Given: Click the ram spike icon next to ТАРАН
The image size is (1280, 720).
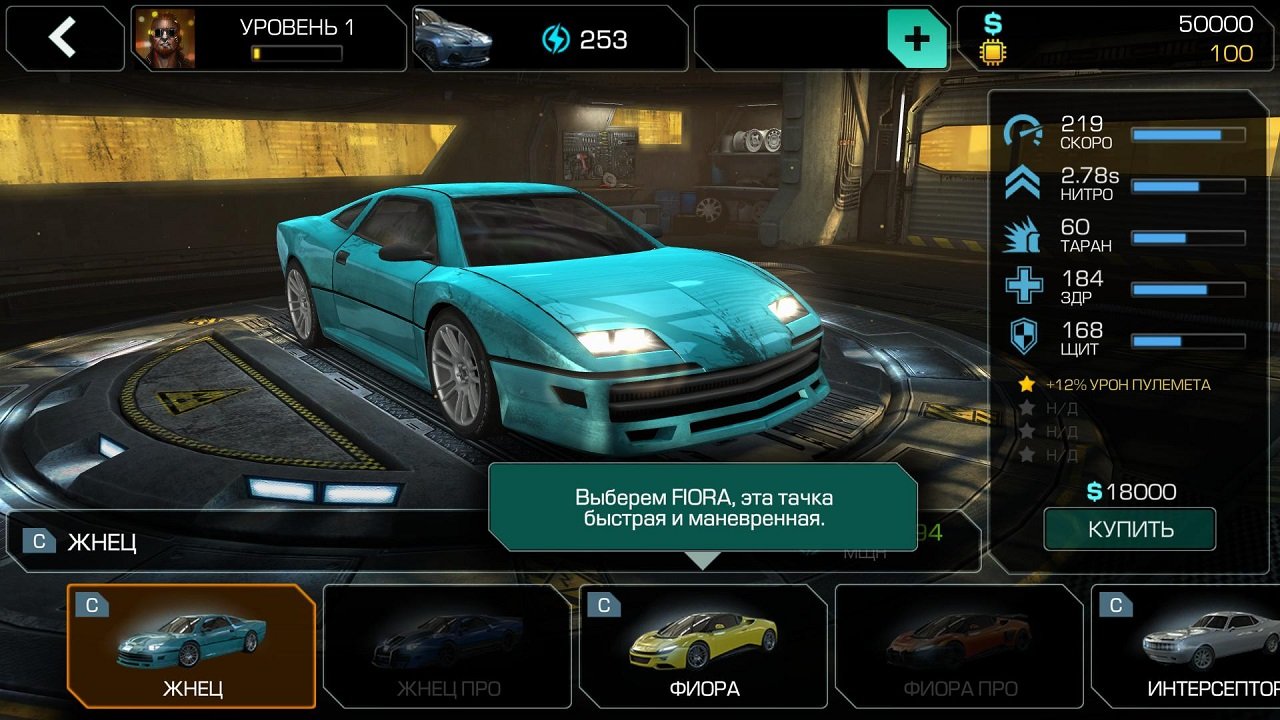Looking at the screenshot, I should (x=1020, y=235).
